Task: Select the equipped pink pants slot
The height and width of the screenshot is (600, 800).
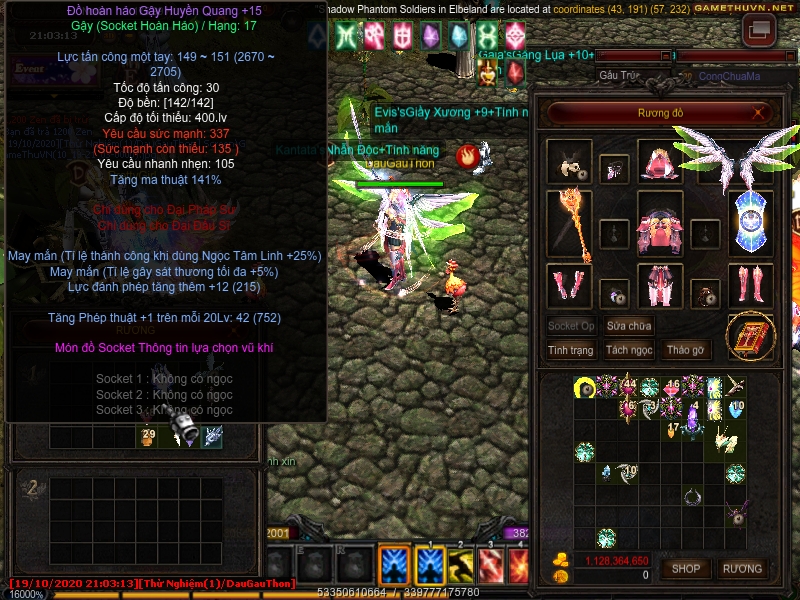Action: tap(660, 286)
